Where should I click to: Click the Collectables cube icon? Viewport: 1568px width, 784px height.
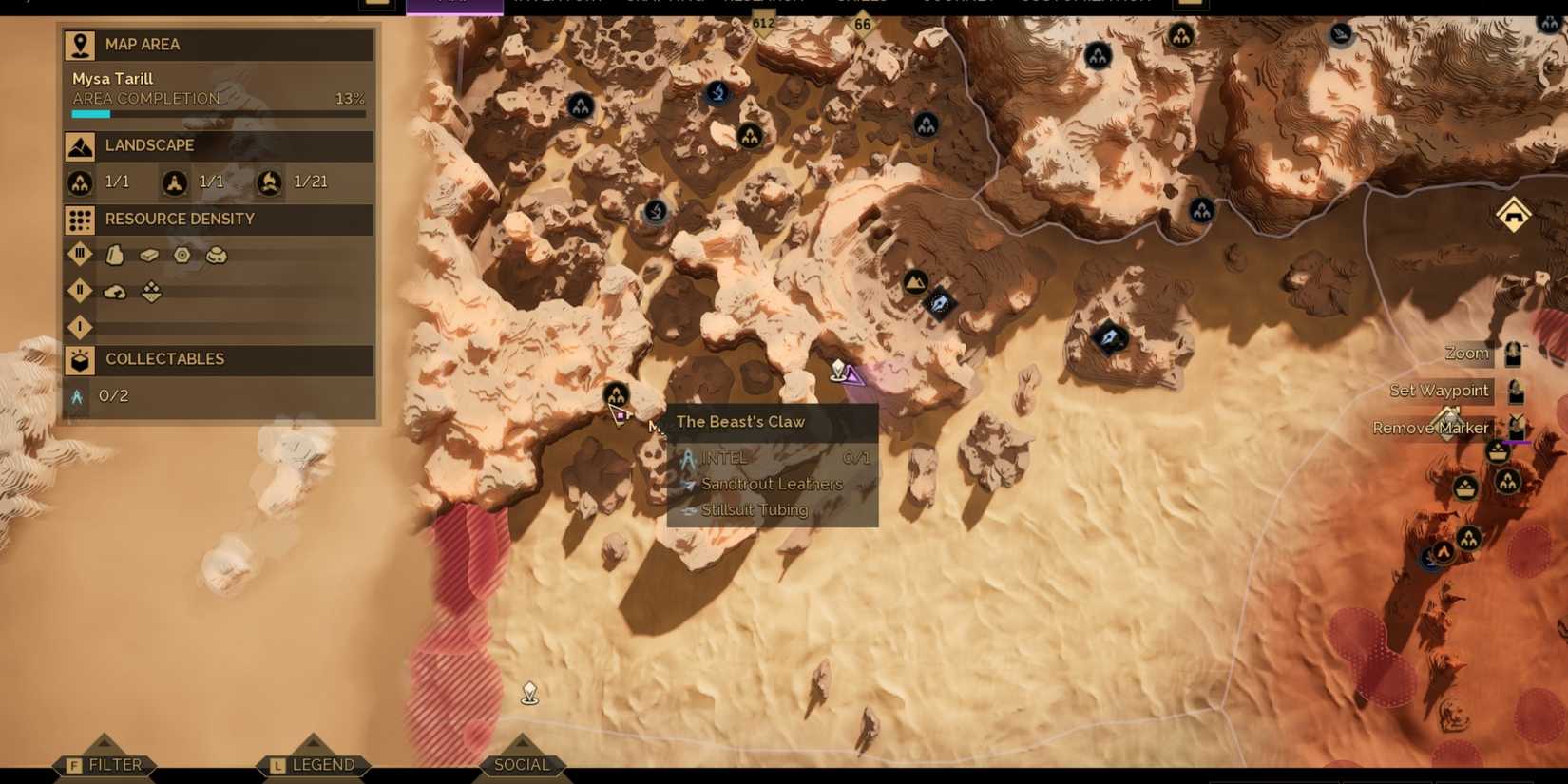(80, 359)
